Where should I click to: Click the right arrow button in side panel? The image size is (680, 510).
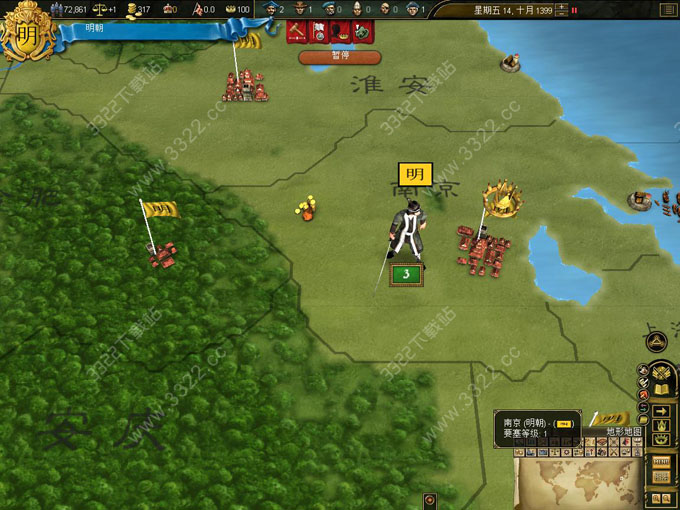660,410
